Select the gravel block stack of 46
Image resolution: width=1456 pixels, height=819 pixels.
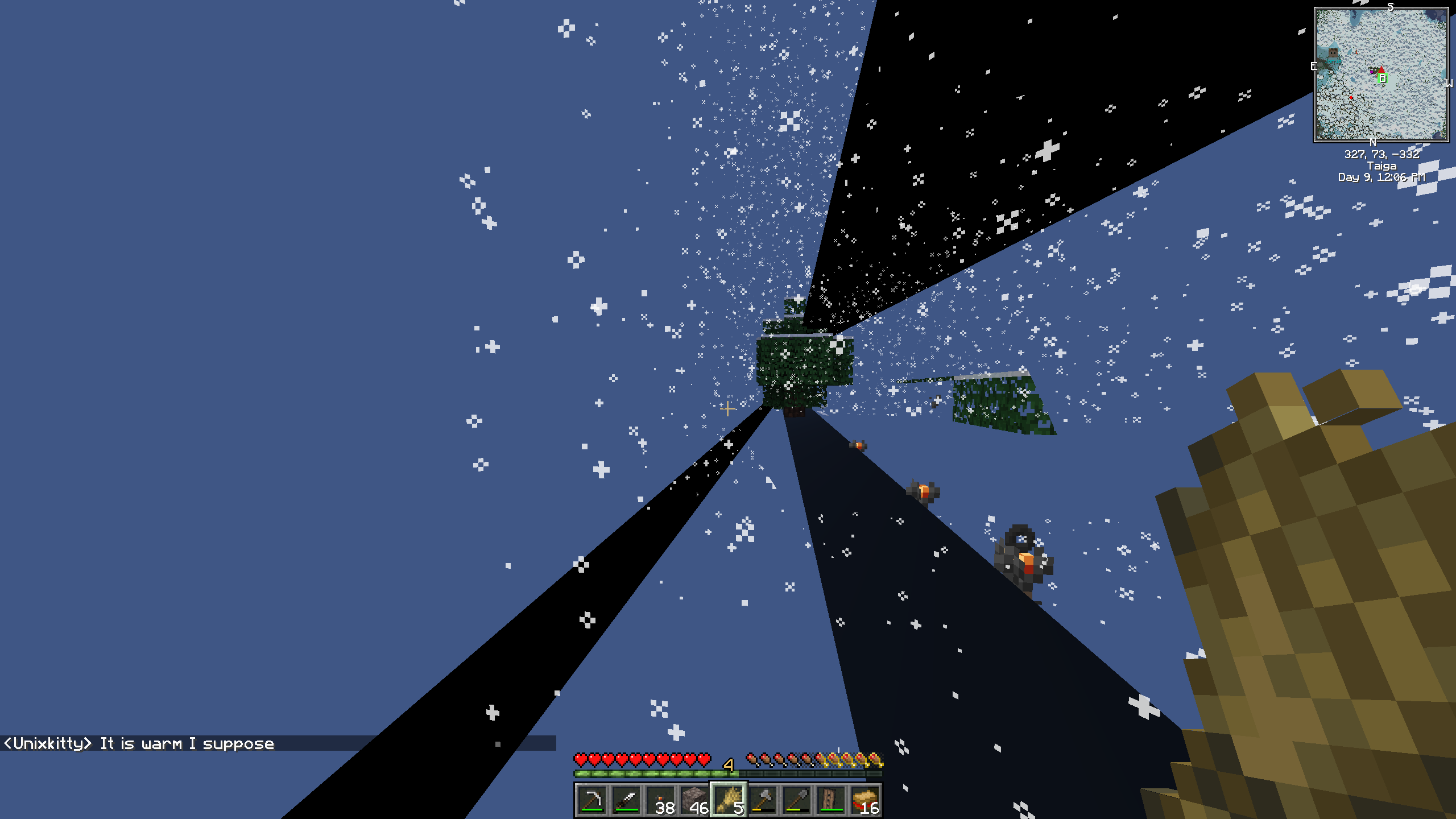(x=694, y=800)
